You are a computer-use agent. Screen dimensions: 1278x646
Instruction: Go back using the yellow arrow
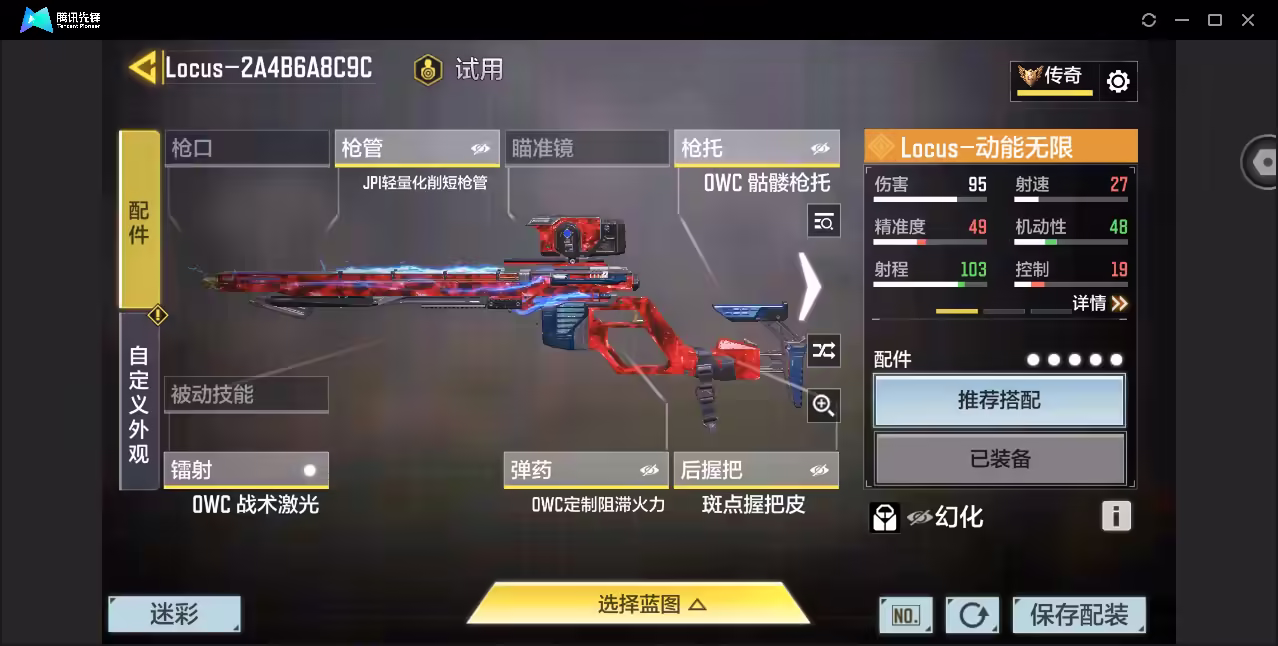coord(143,68)
